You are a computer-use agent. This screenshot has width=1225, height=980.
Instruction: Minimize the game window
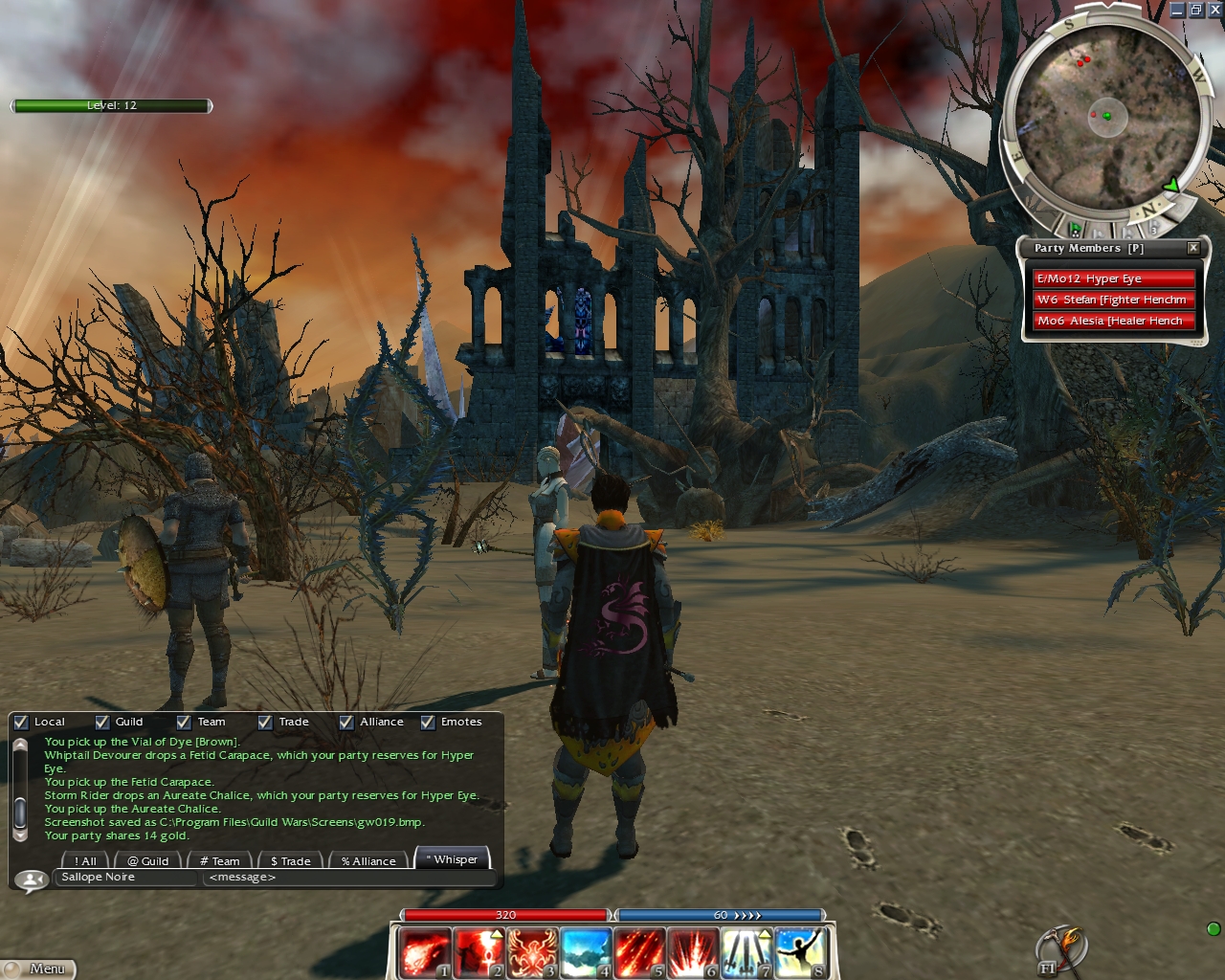point(1177,10)
